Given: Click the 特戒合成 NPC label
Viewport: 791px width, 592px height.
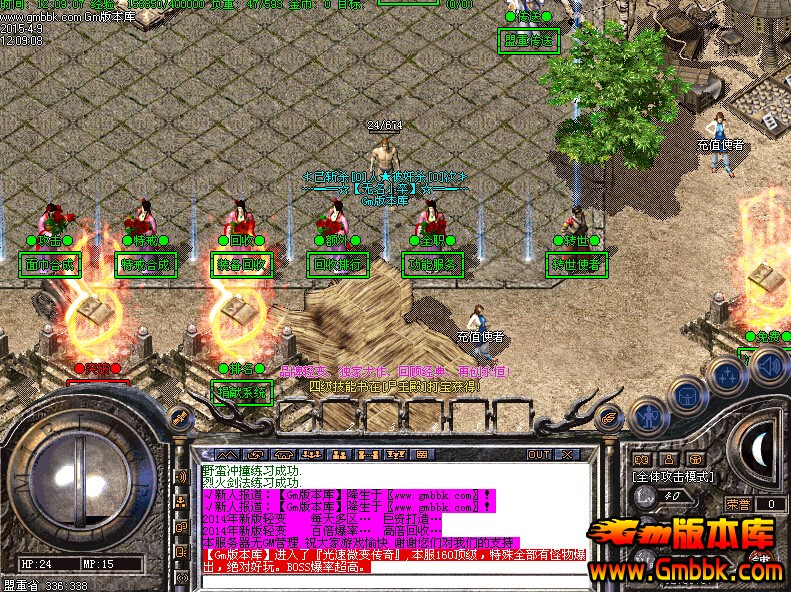Looking at the screenshot, I should [x=145, y=265].
